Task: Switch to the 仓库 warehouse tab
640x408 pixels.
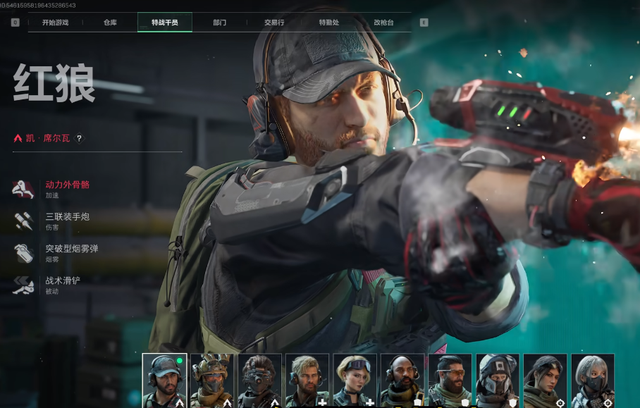Action: [x=110, y=21]
